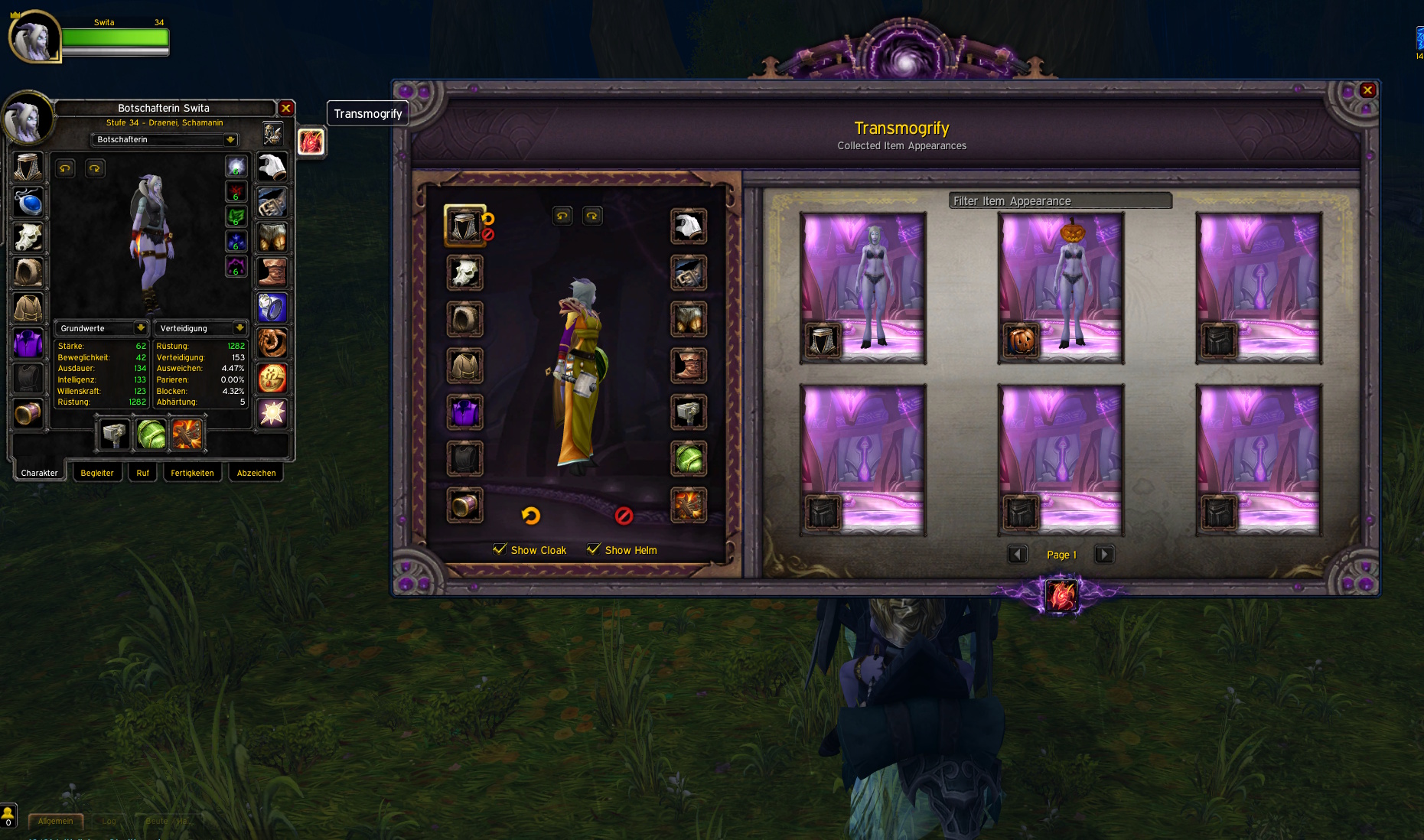Open the Botschafterin title dropdown
This screenshot has width=1424, height=840.
[230, 139]
